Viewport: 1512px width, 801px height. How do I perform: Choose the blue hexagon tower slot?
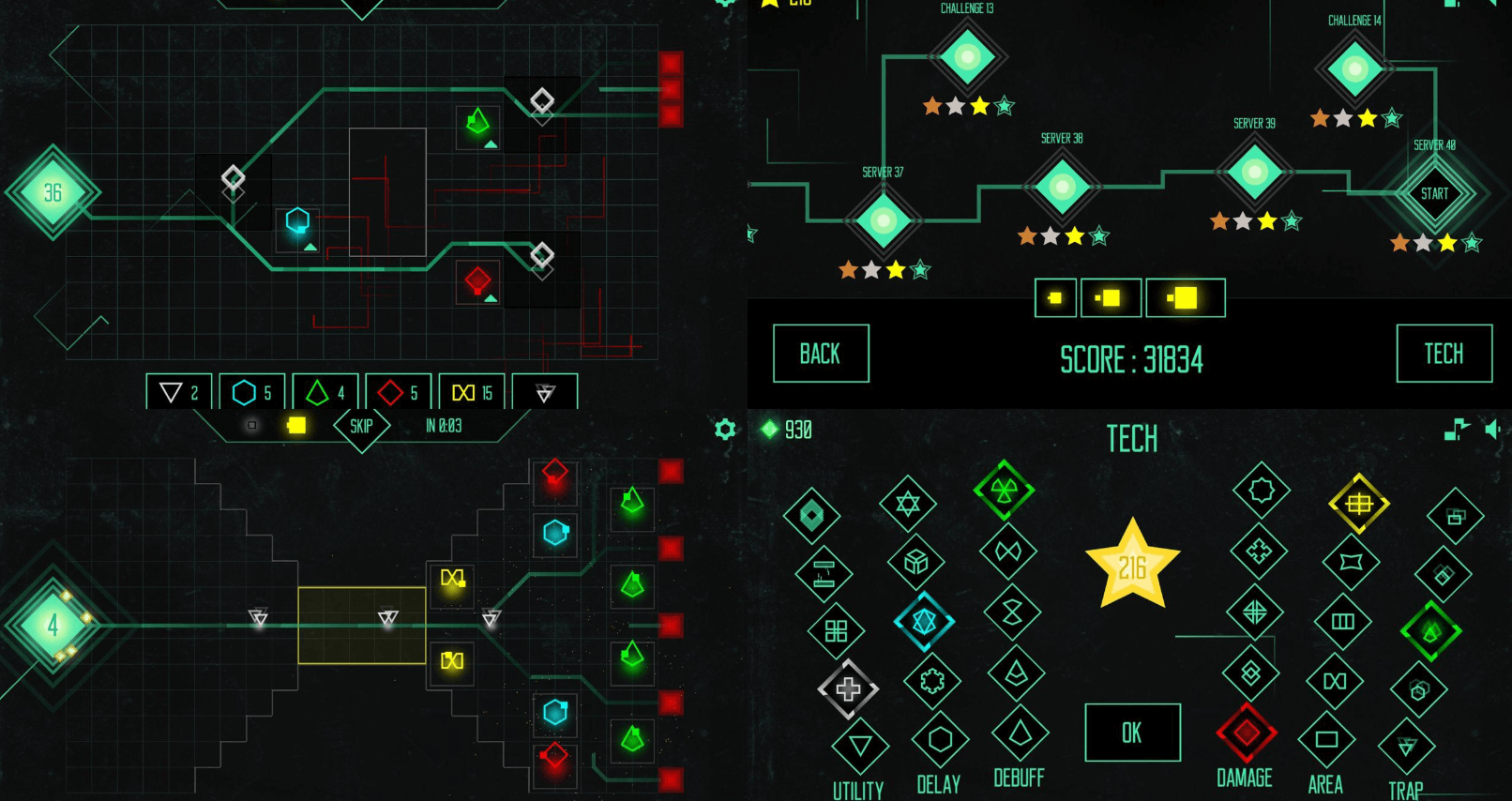pyautogui.click(x=252, y=392)
